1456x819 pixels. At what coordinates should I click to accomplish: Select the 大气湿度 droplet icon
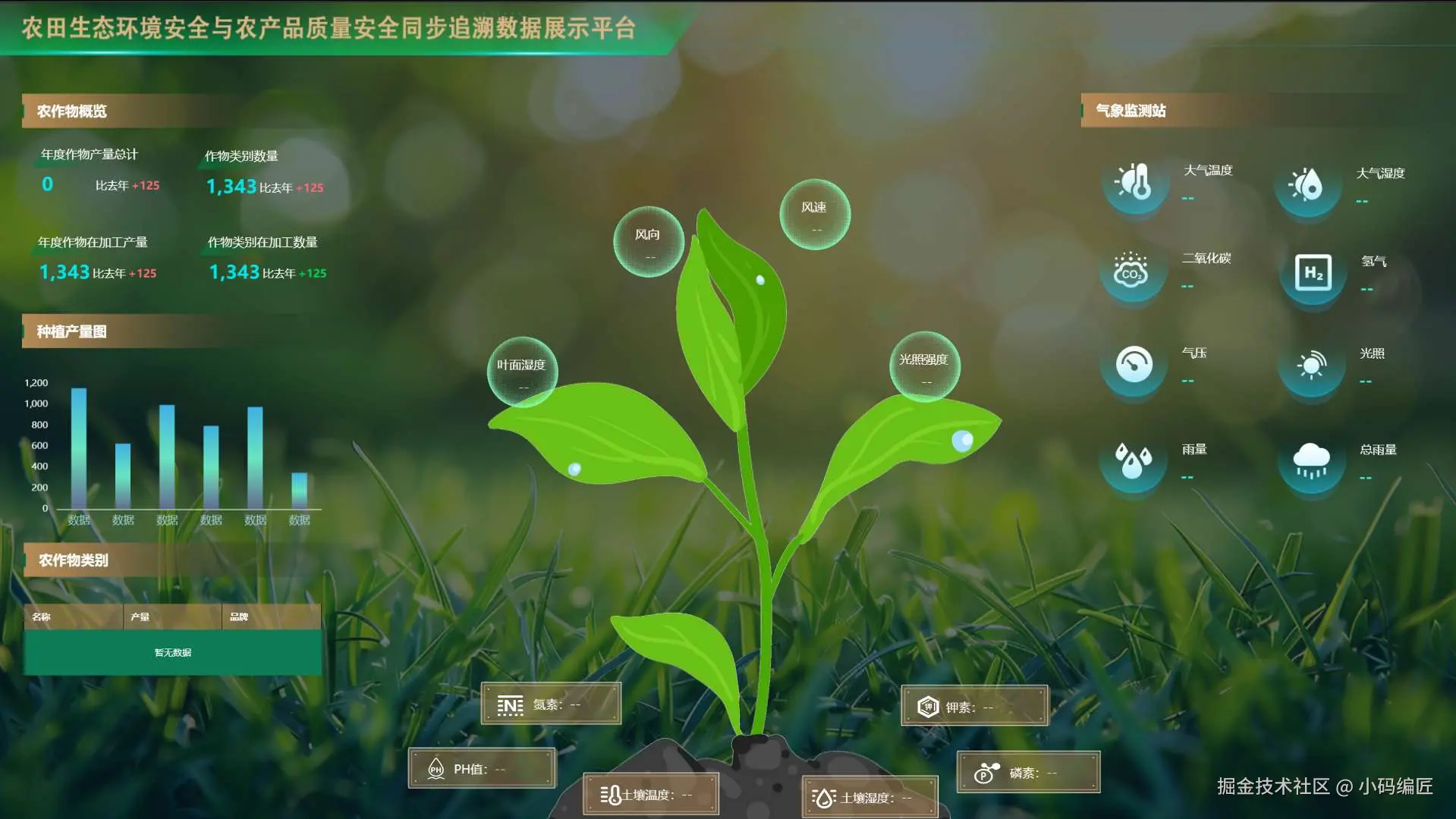click(1307, 184)
